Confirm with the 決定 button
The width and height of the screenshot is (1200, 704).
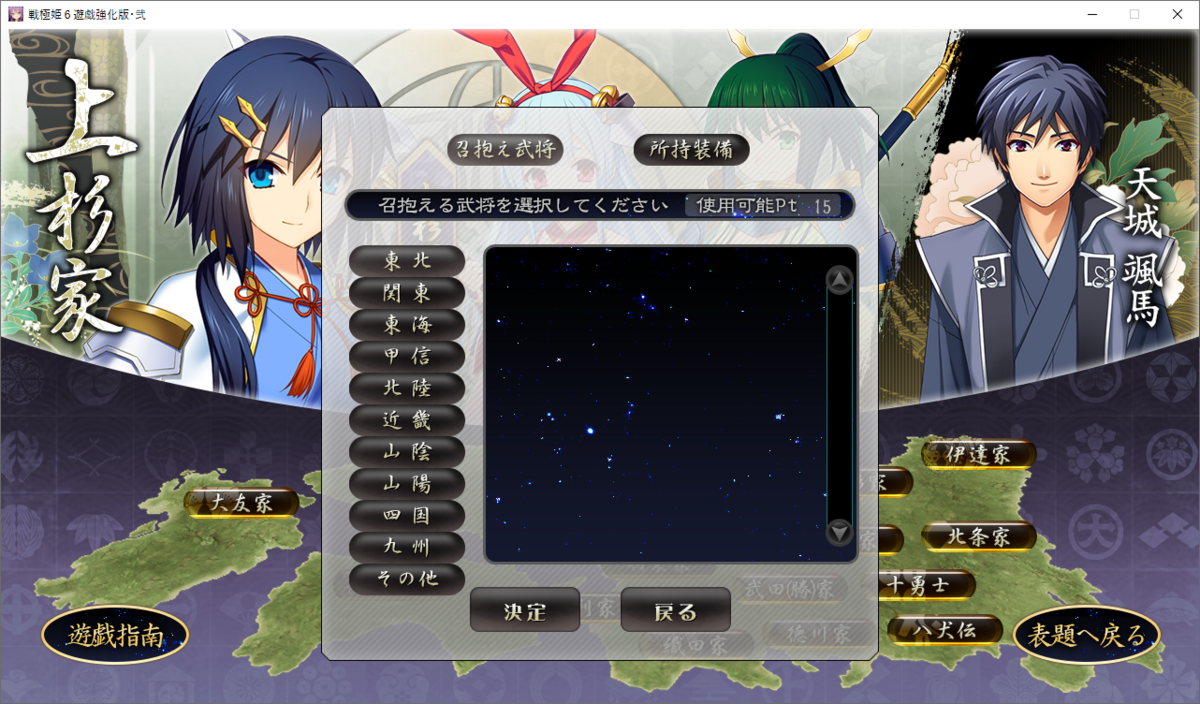525,610
